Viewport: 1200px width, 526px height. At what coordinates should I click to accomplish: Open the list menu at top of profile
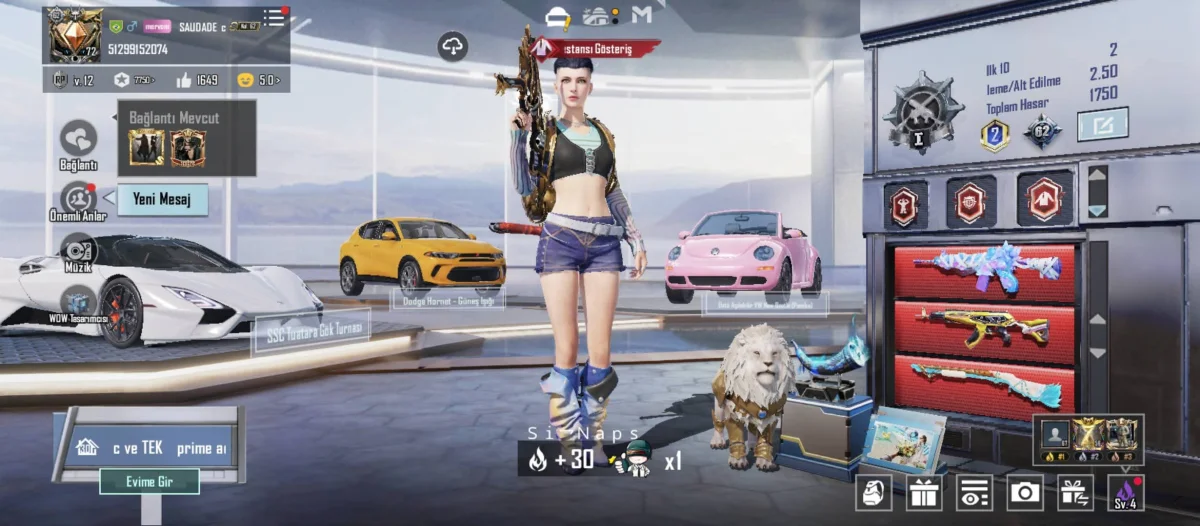pos(274,17)
